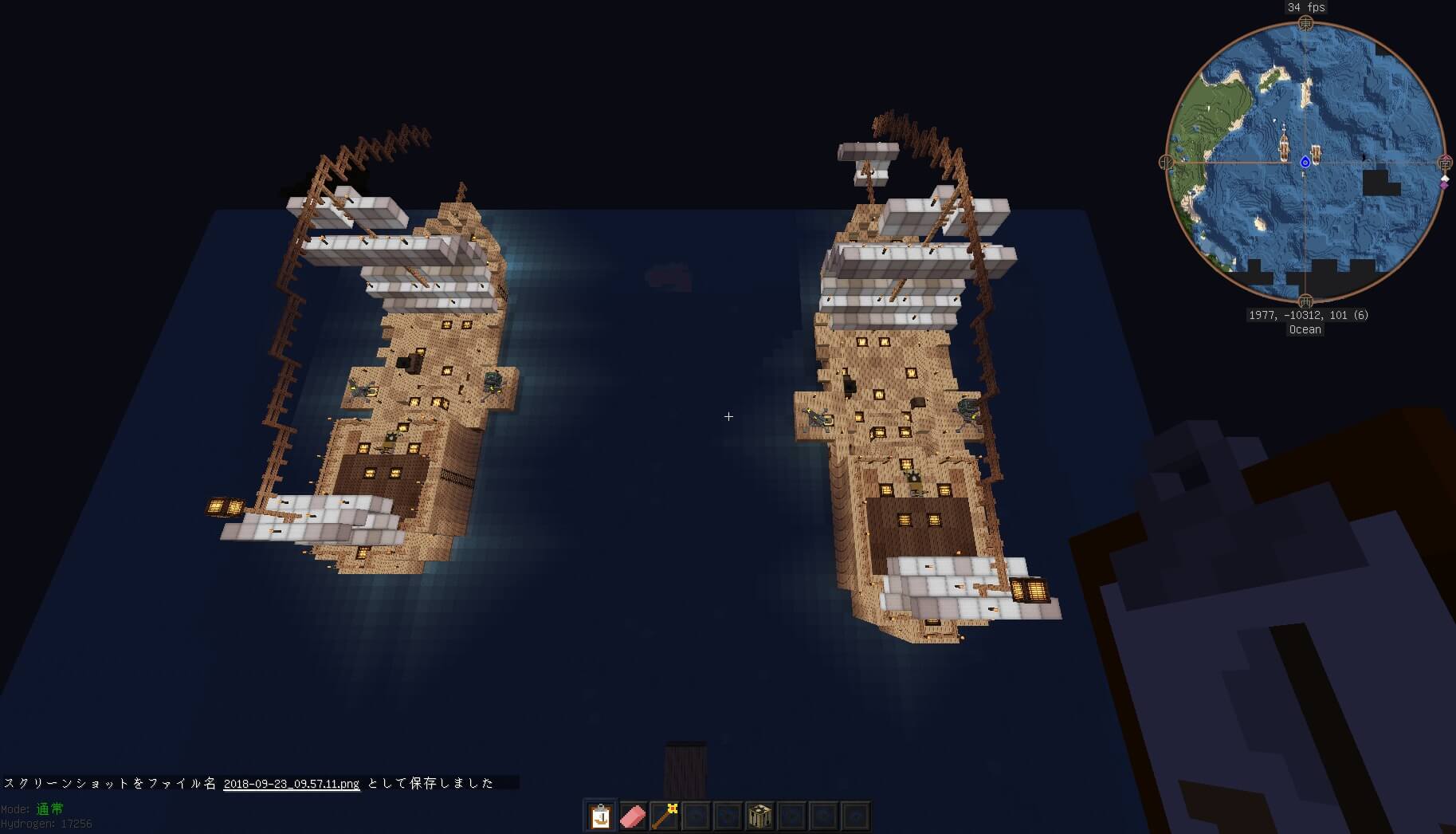Image resolution: width=1456 pixels, height=834 pixels.
Task: Select the ship clipboard hotbar slot
Action: point(600,816)
